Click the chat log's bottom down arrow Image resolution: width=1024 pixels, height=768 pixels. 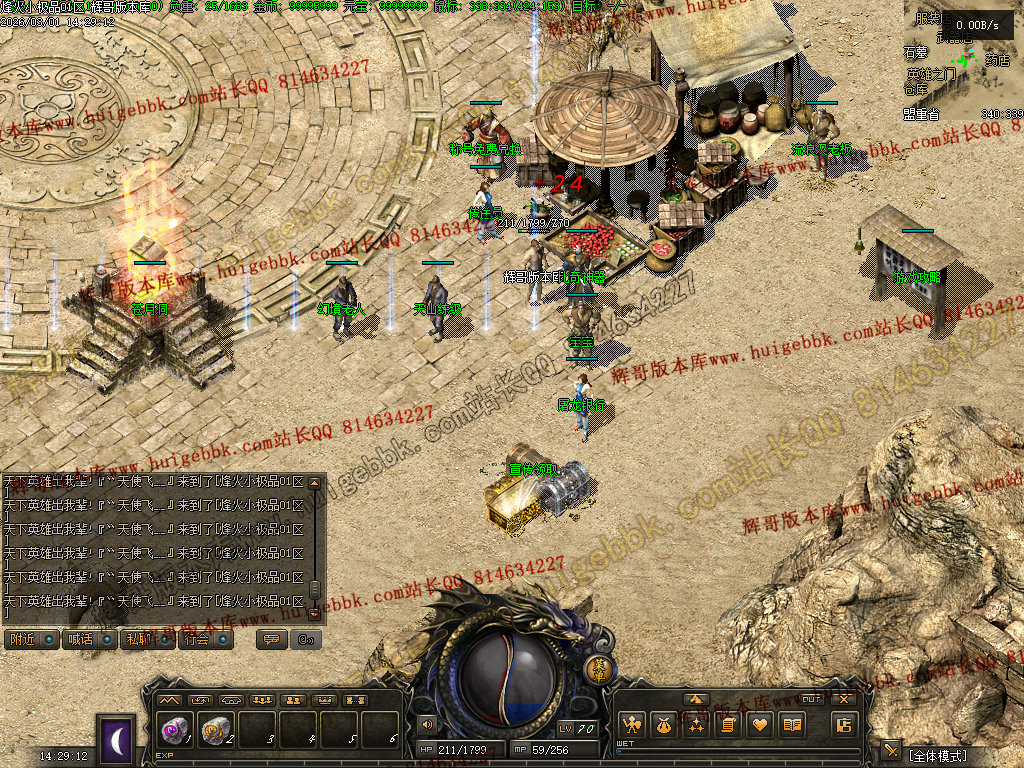pyautogui.click(x=315, y=612)
